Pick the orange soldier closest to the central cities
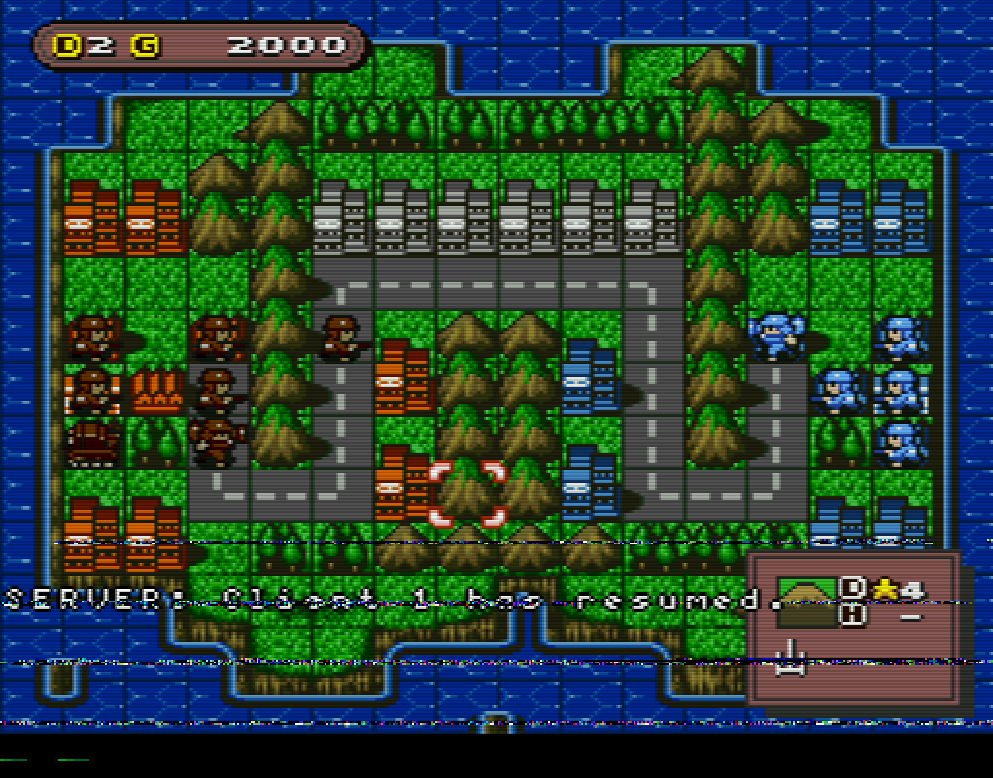Image resolution: width=993 pixels, height=778 pixels. (x=342, y=338)
